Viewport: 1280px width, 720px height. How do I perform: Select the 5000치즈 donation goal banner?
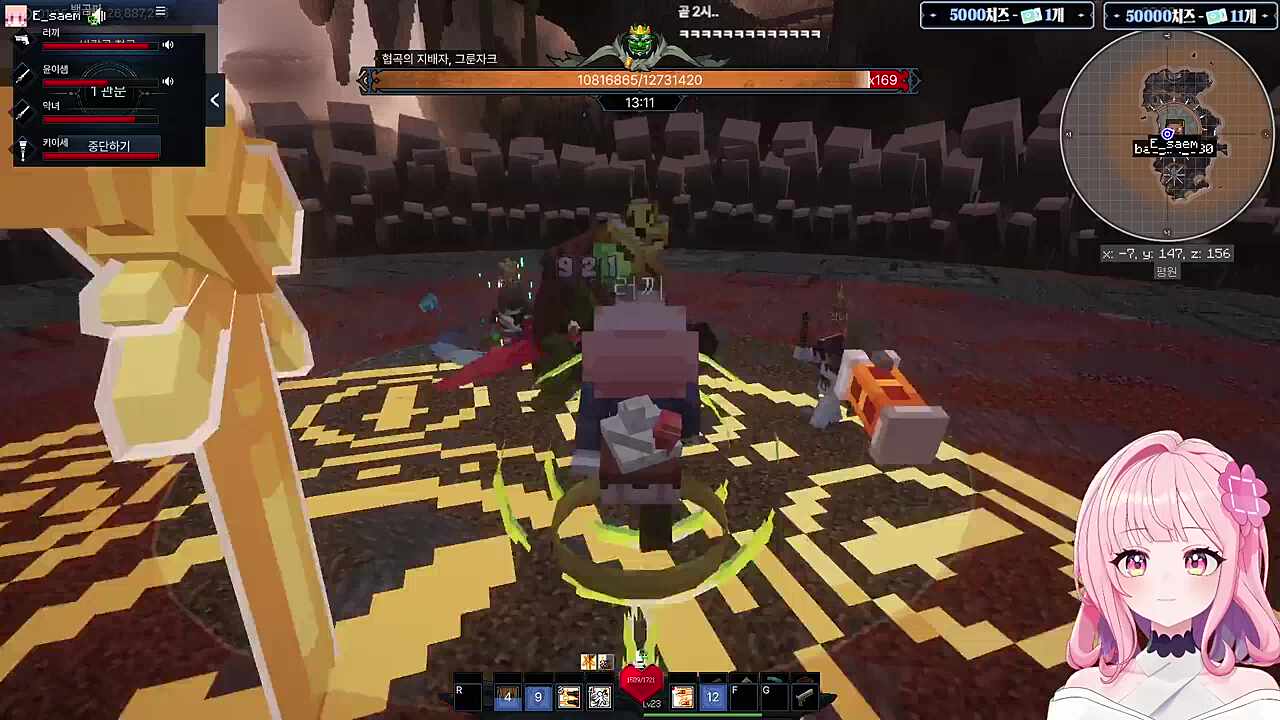[1006, 16]
